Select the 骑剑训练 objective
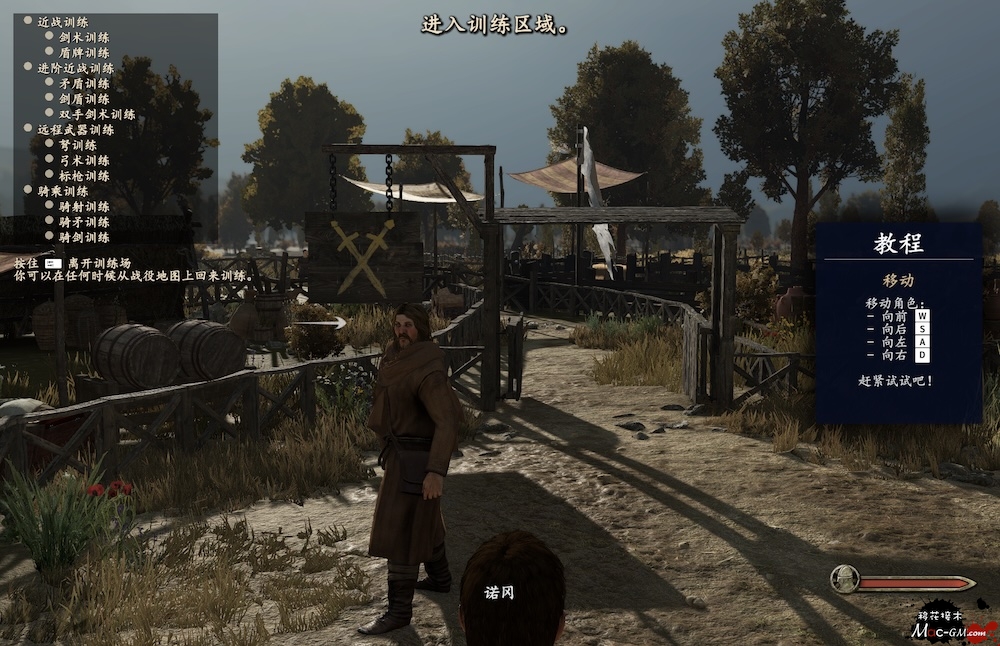 point(83,238)
